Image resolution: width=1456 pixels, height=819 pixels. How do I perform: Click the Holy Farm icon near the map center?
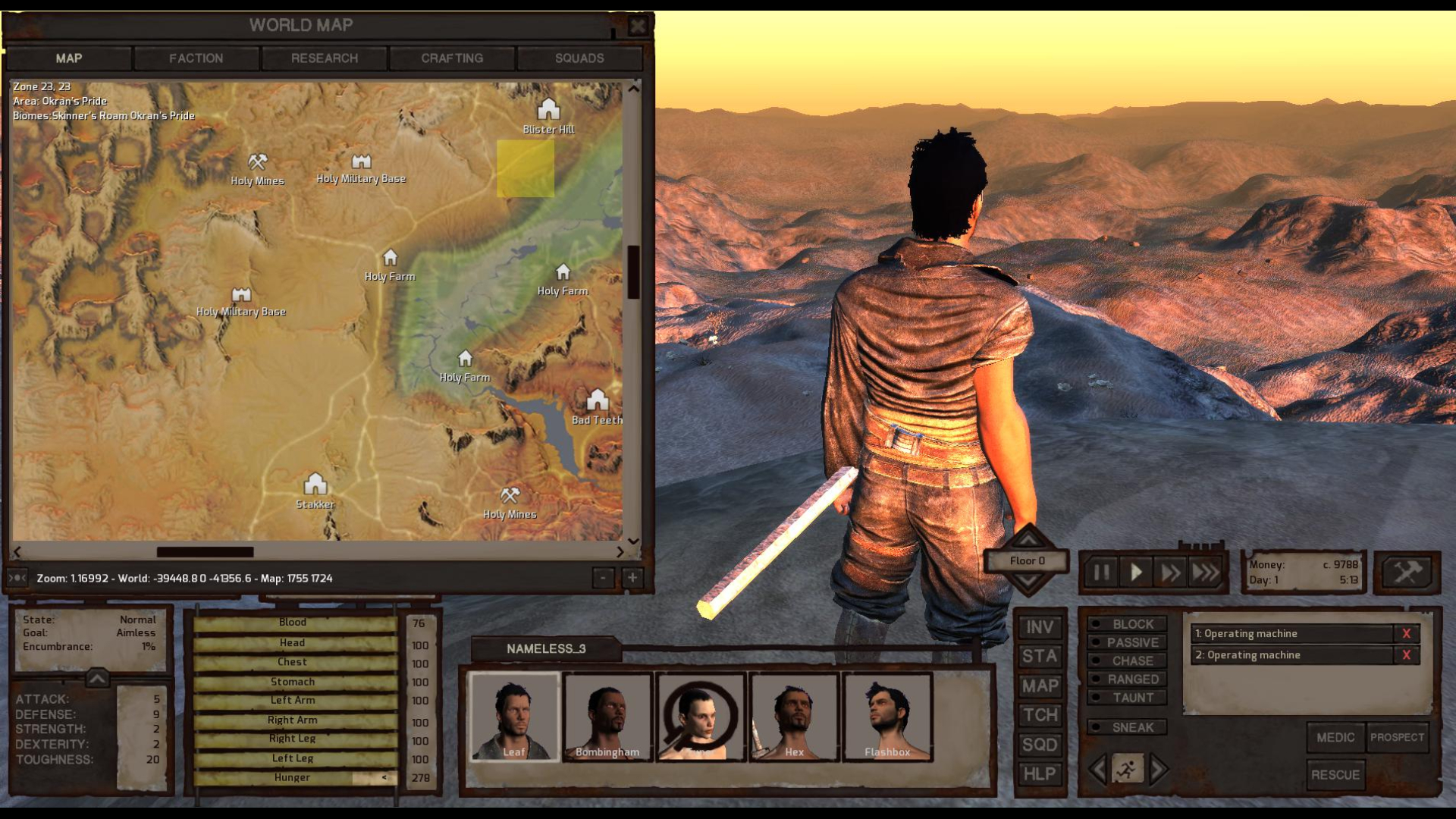tap(390, 258)
